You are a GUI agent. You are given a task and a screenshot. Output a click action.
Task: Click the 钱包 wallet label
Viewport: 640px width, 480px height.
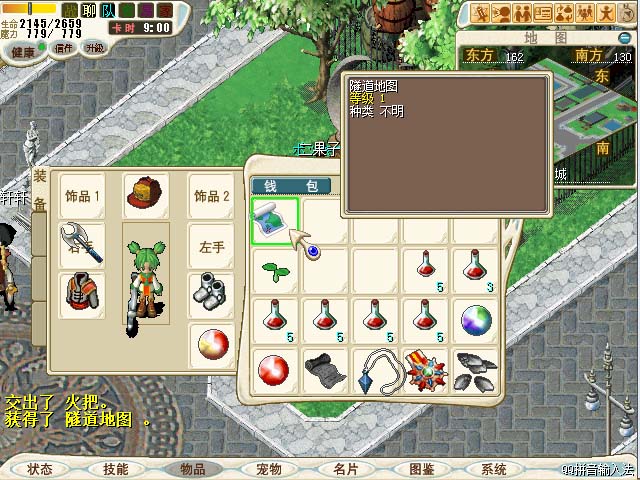pyautogui.click(x=290, y=186)
